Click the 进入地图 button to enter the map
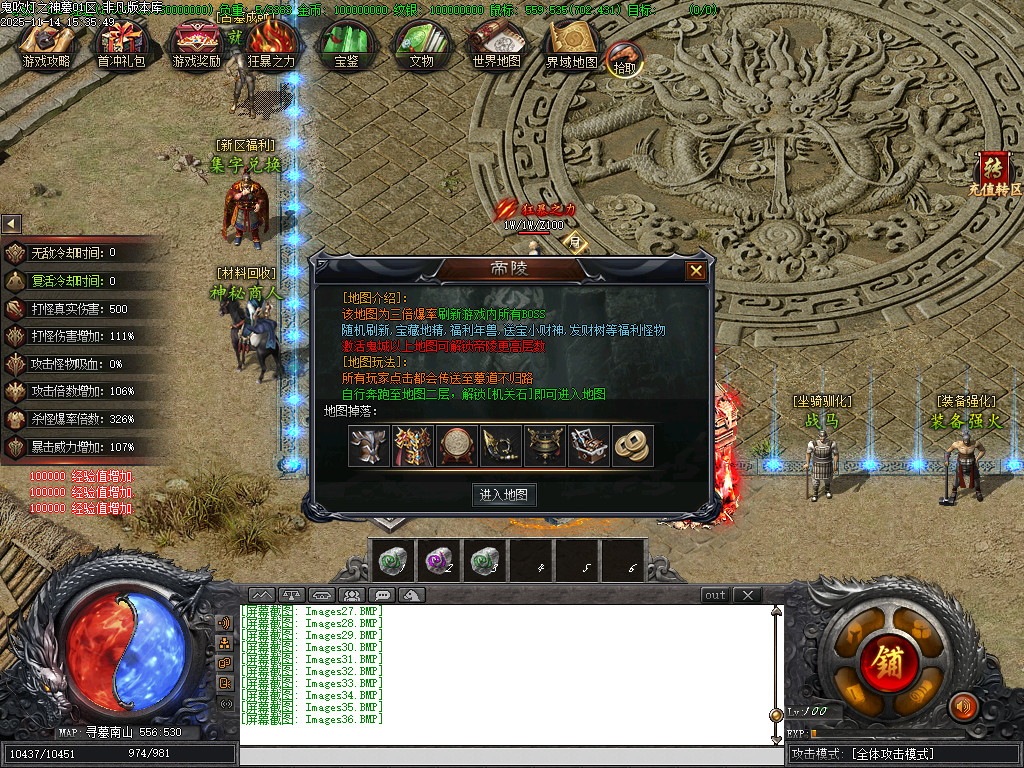1024x768 pixels. coord(504,494)
